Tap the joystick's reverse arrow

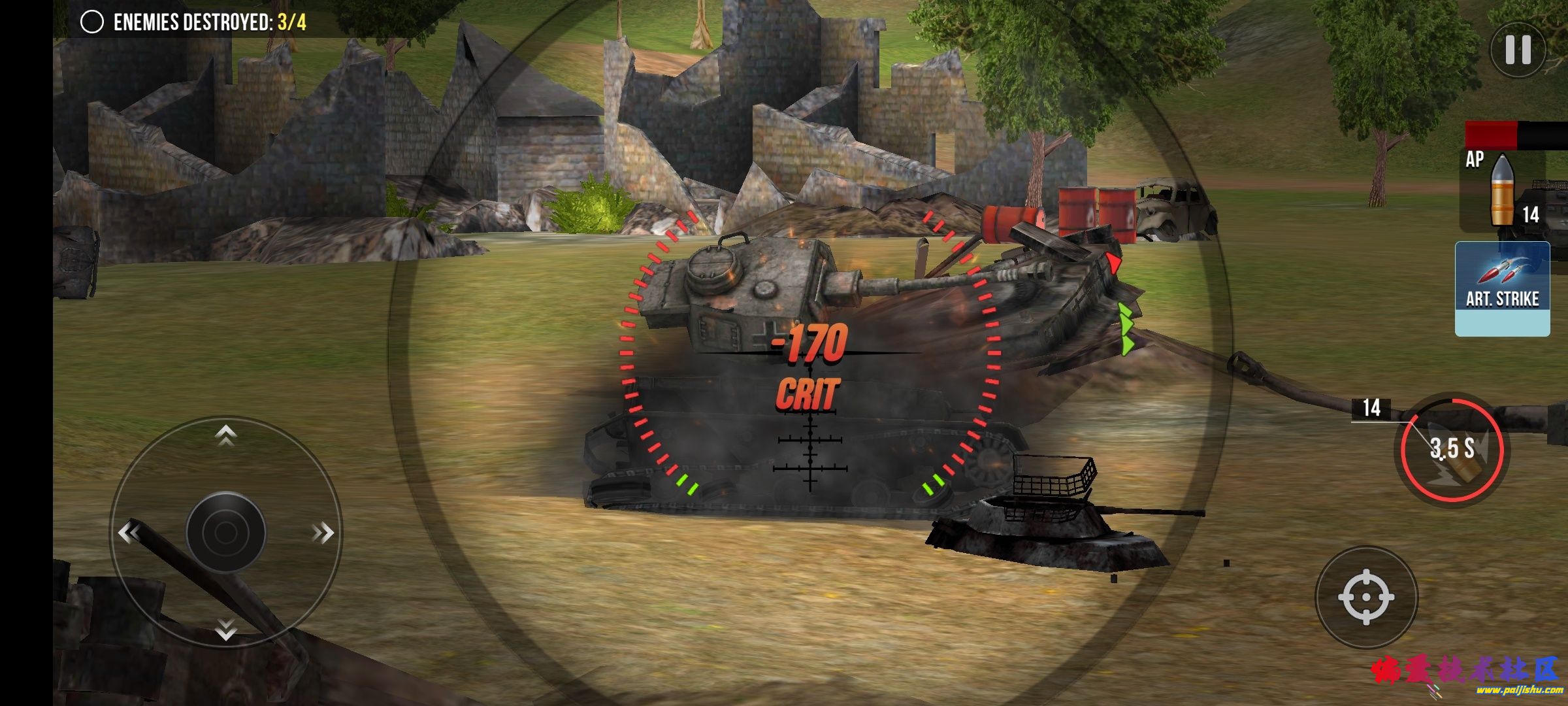click(x=226, y=629)
